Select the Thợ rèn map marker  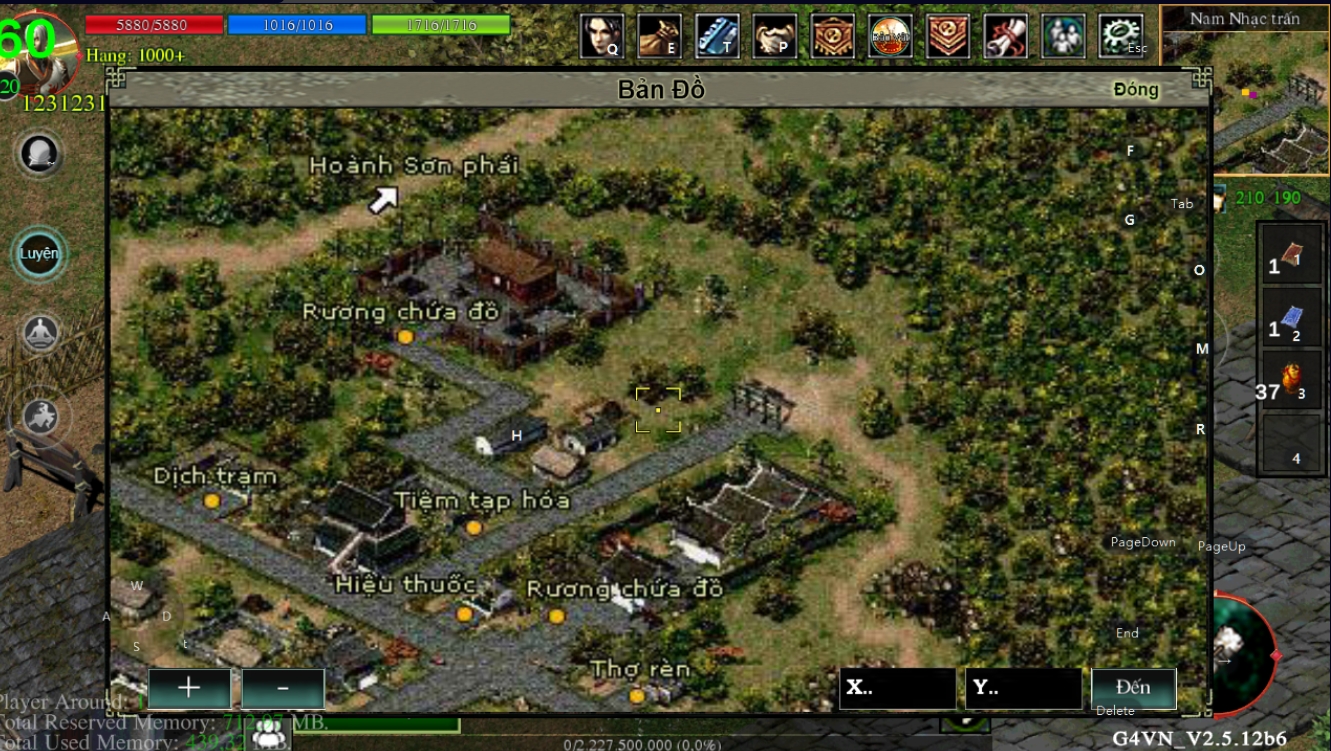[x=637, y=695]
